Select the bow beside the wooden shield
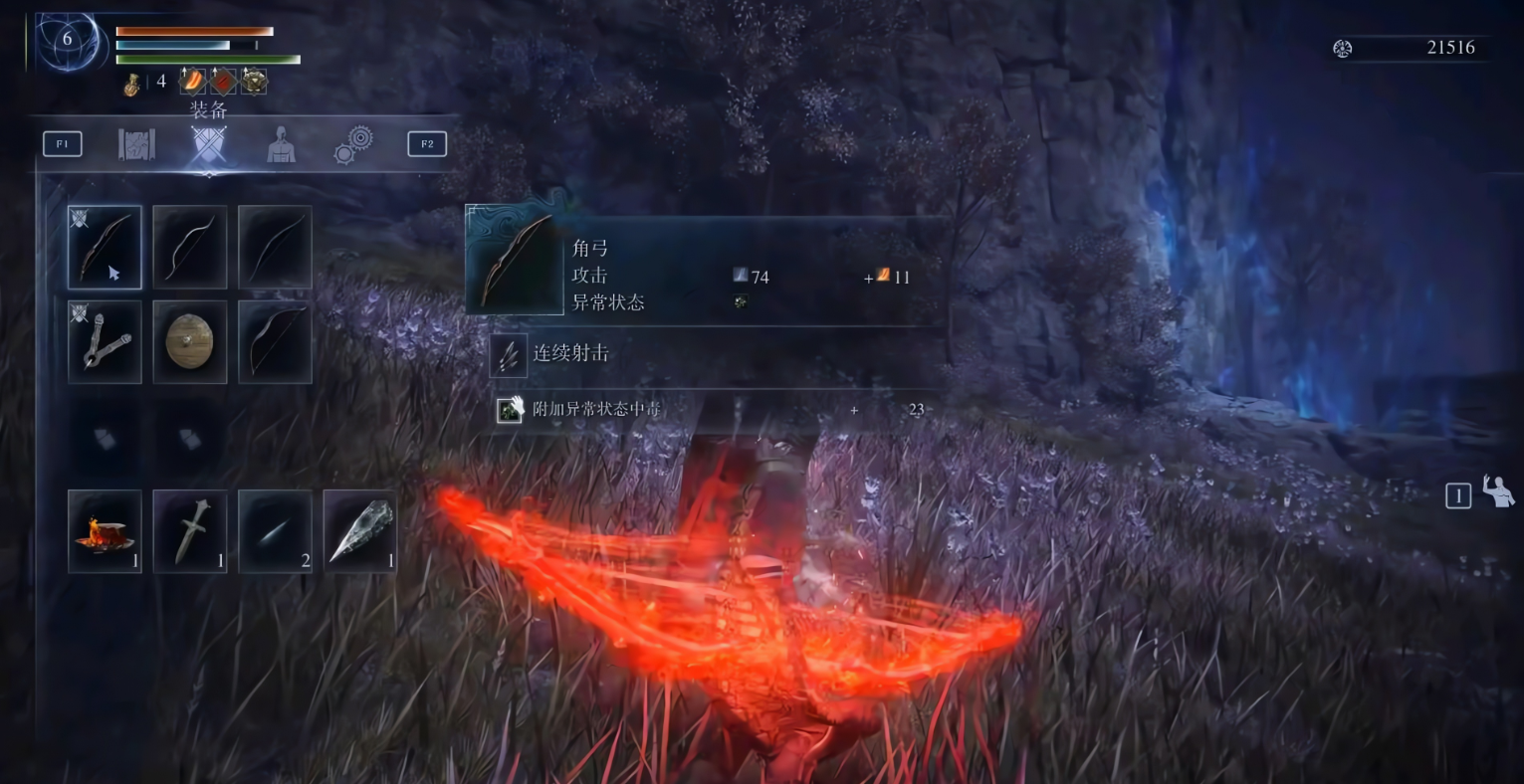The image size is (1524, 784). [275, 342]
